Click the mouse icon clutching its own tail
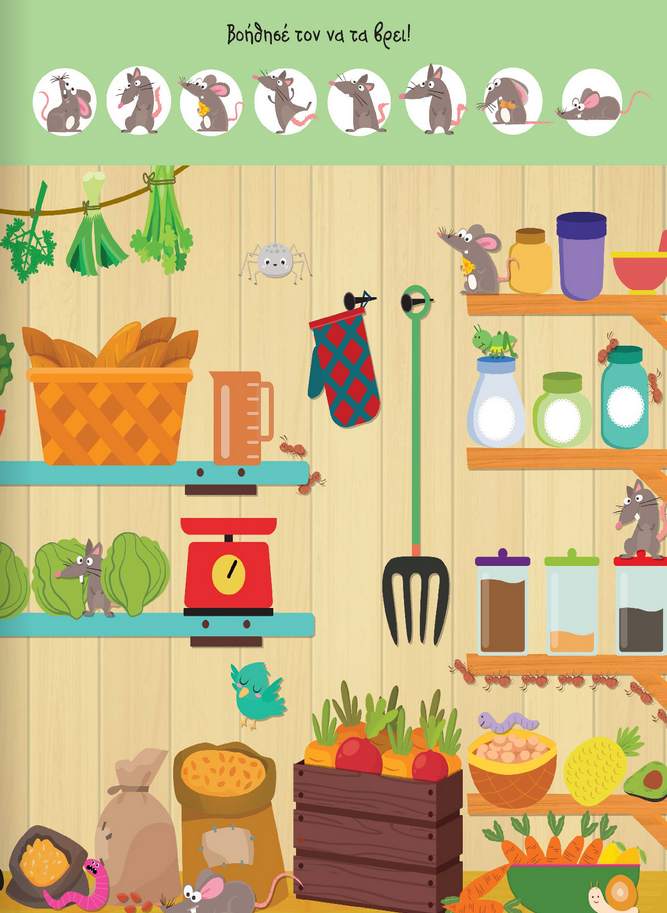 [138, 101]
